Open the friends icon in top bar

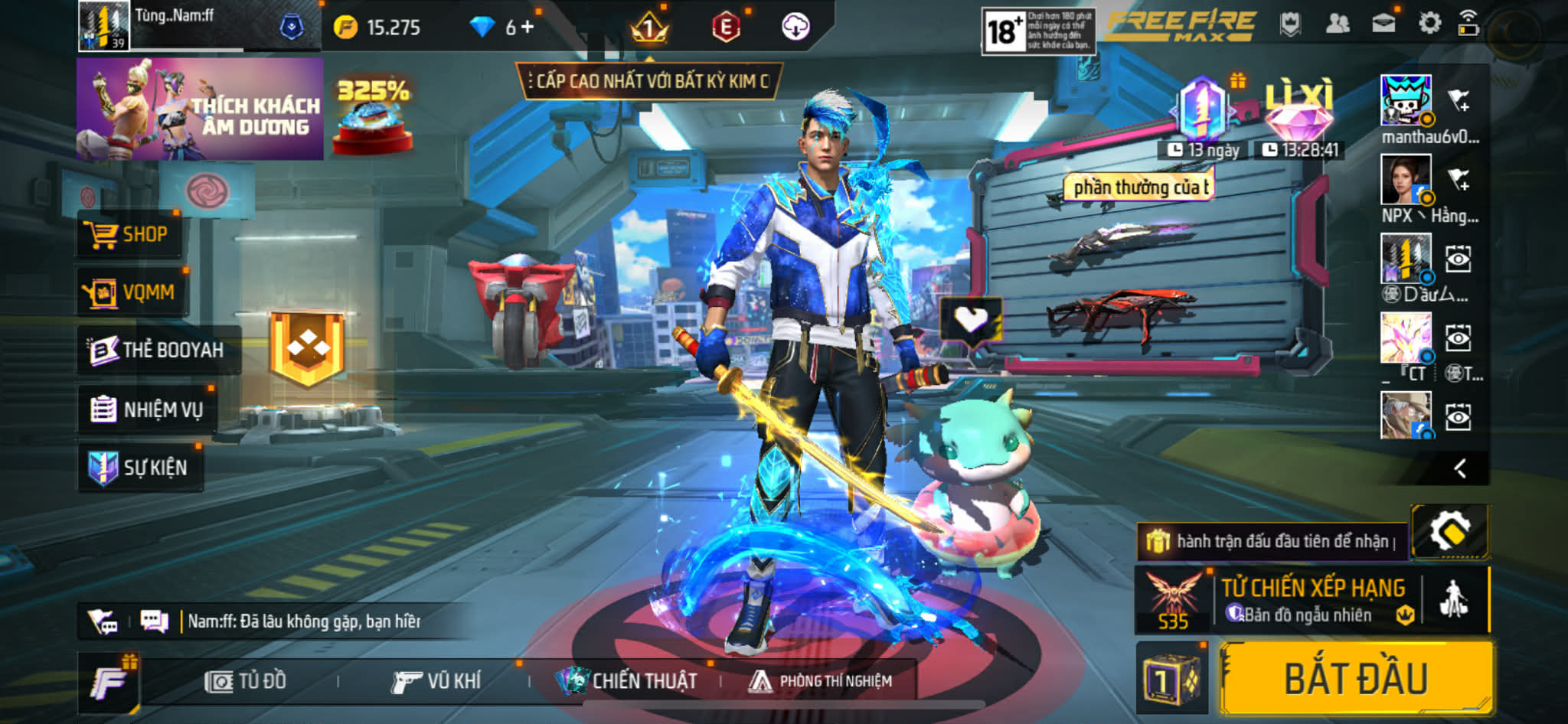[x=1337, y=24]
